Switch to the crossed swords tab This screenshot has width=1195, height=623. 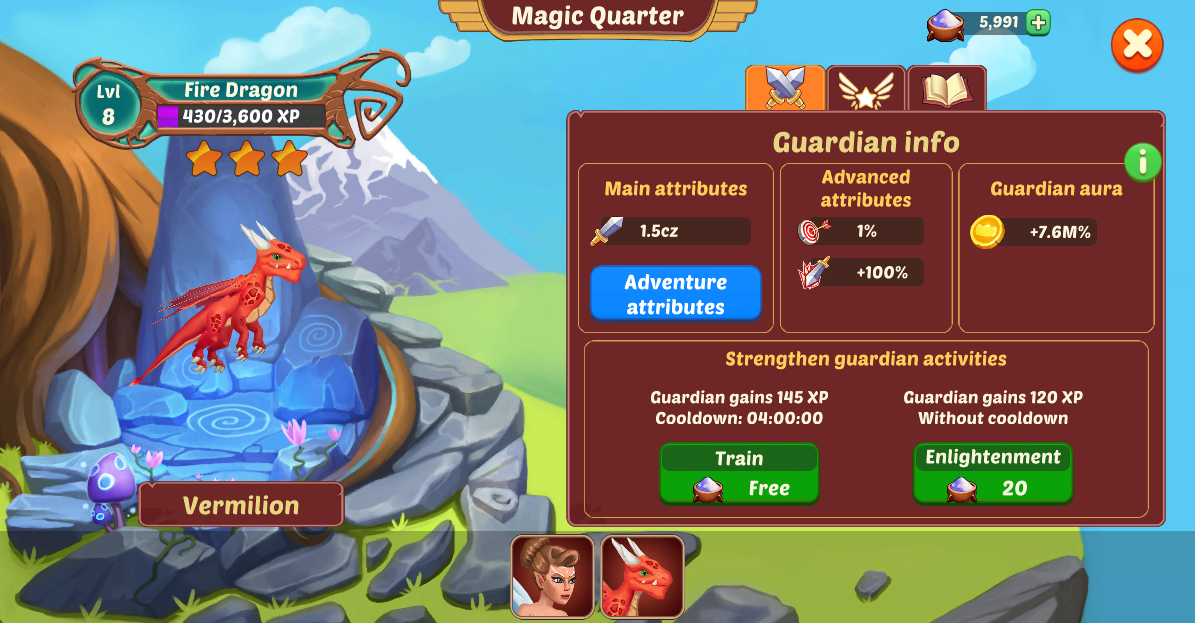785,89
